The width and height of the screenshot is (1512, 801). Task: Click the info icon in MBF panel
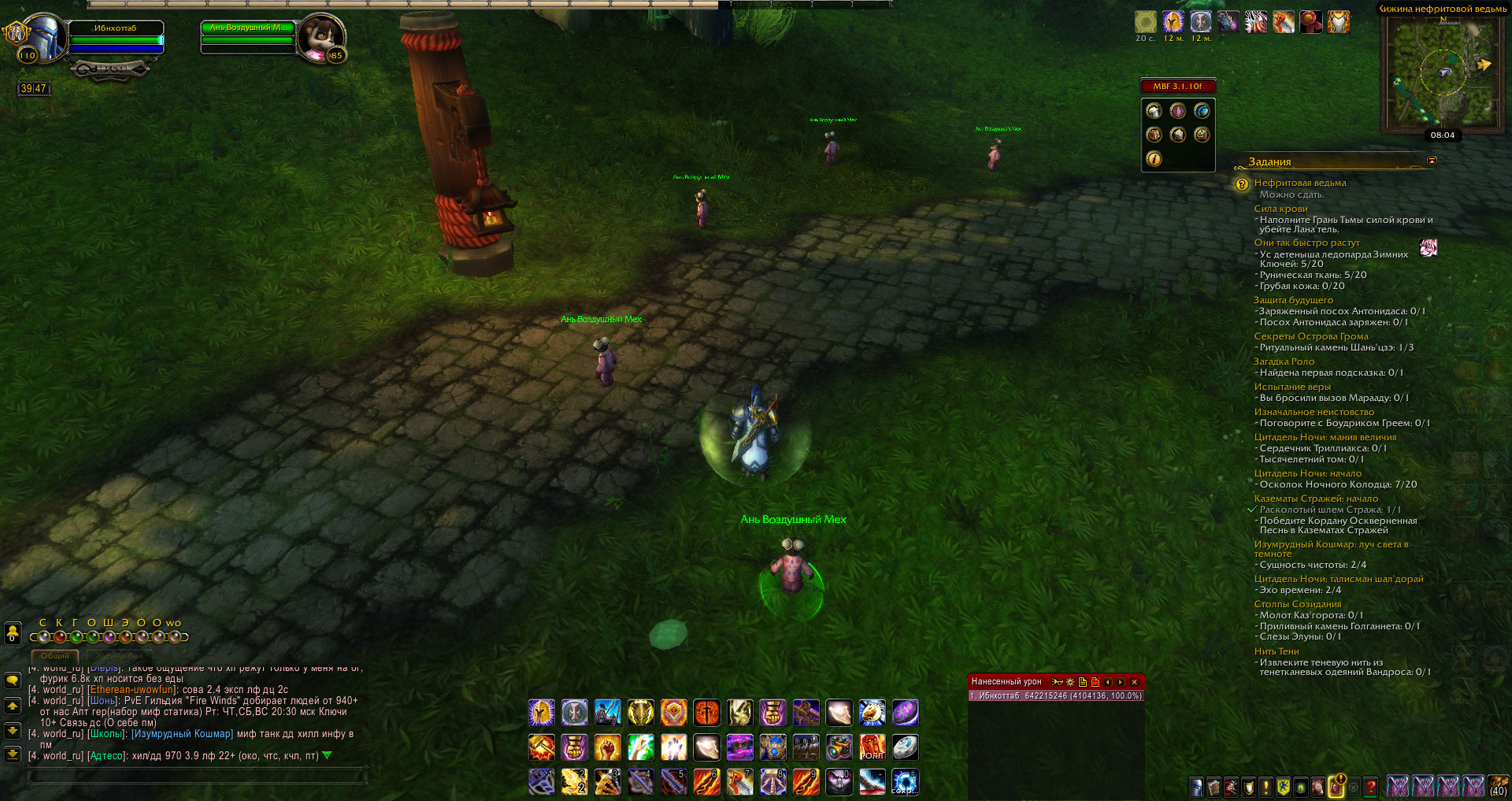click(x=1154, y=159)
